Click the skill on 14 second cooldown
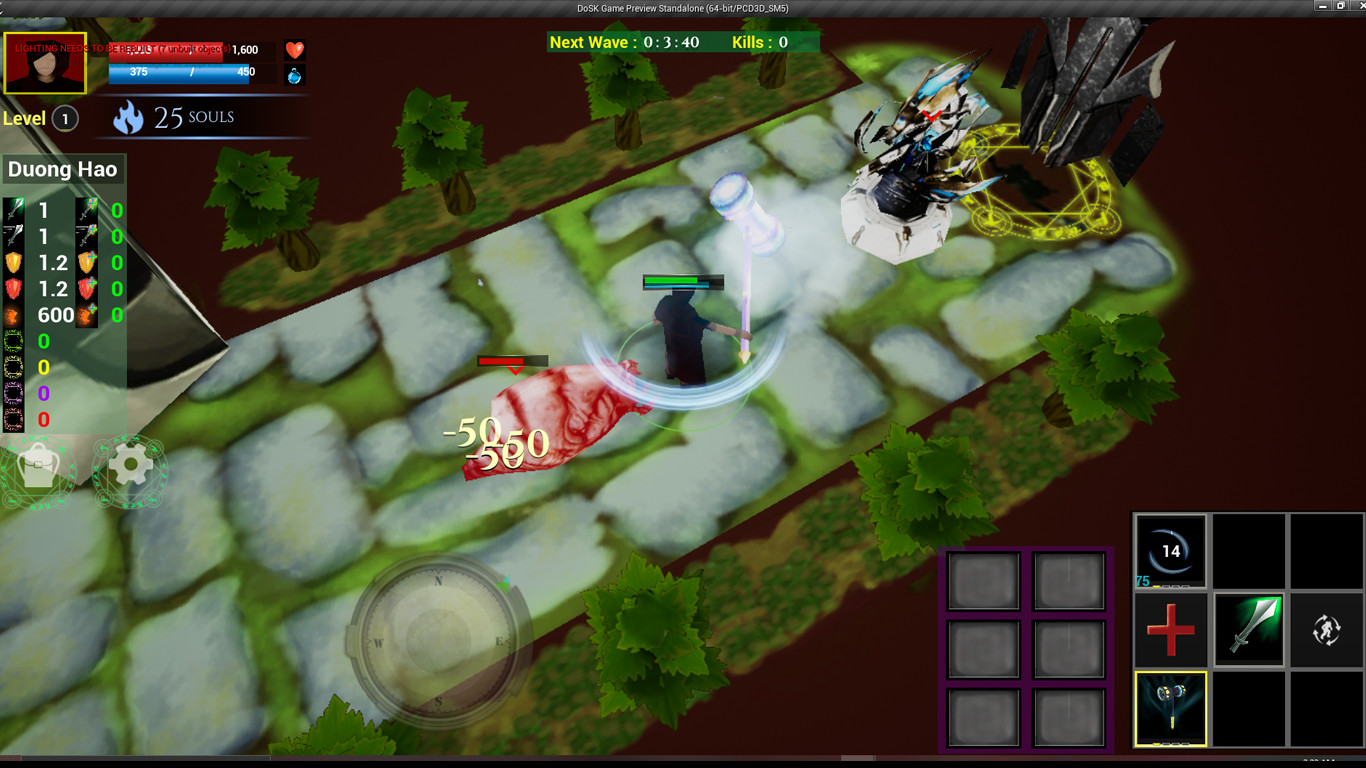The image size is (1366, 768). point(1170,550)
